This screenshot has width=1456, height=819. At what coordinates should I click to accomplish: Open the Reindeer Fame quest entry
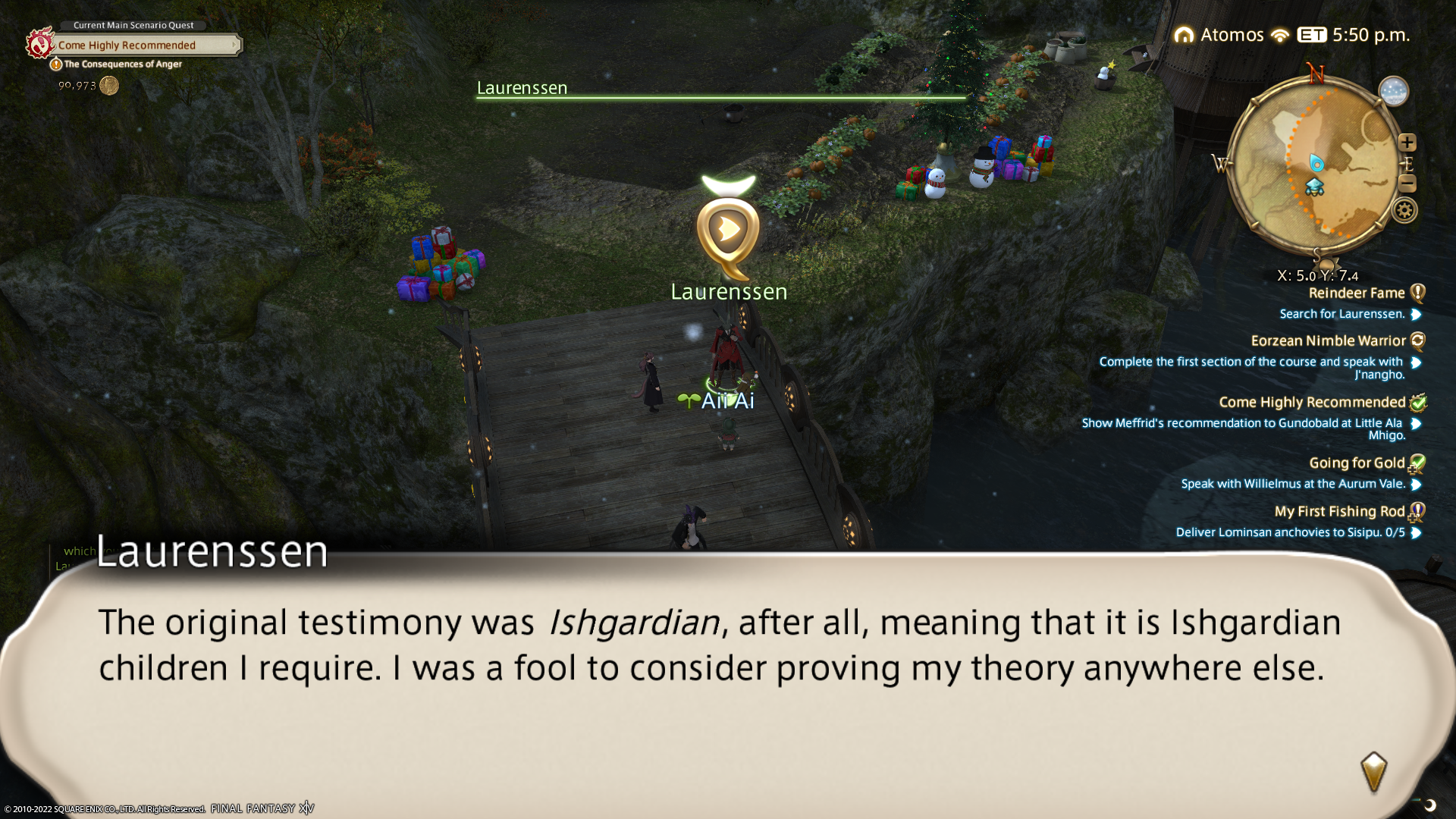1356,293
